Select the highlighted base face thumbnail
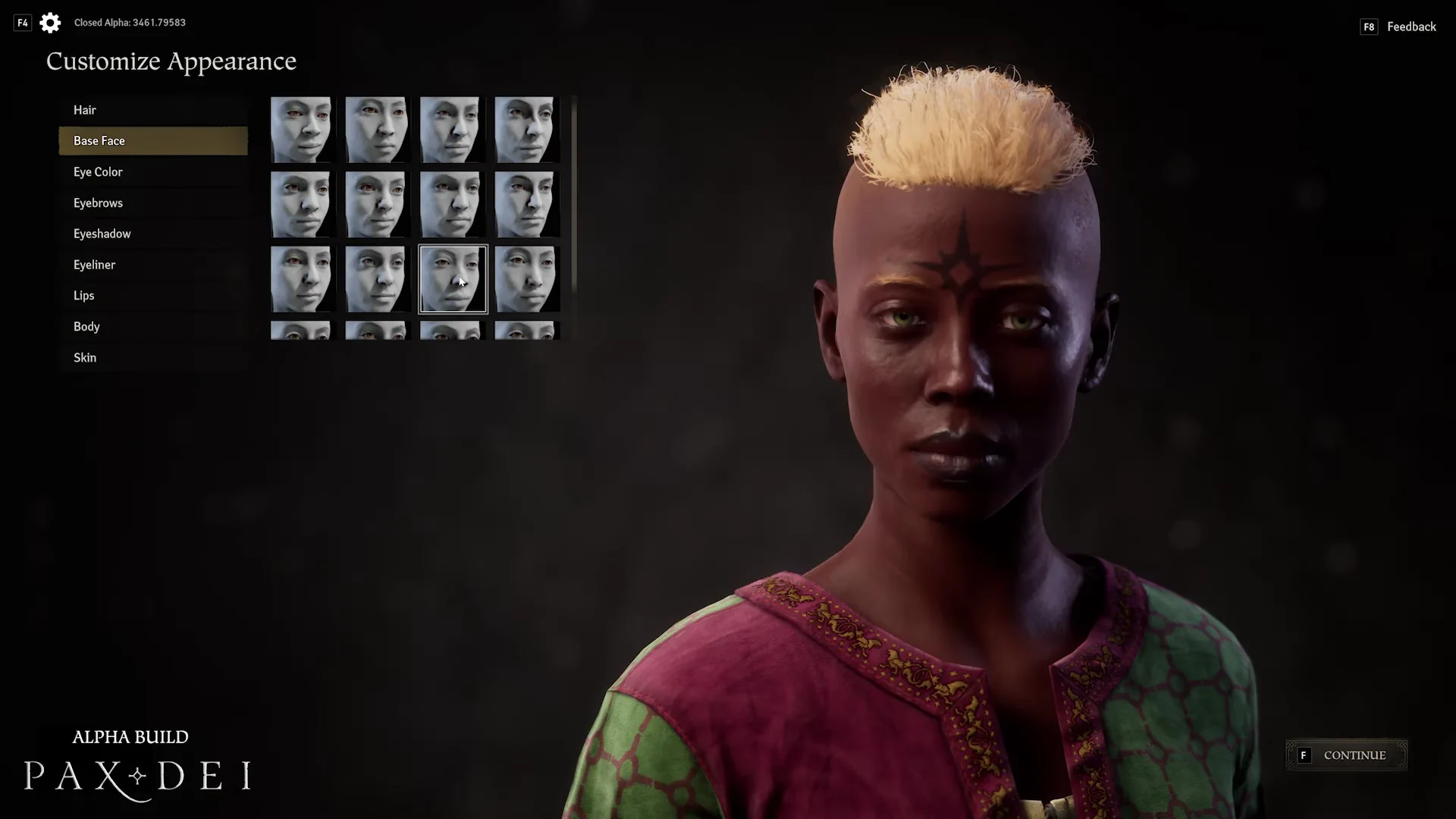Viewport: 1456px width, 819px height. point(453,279)
